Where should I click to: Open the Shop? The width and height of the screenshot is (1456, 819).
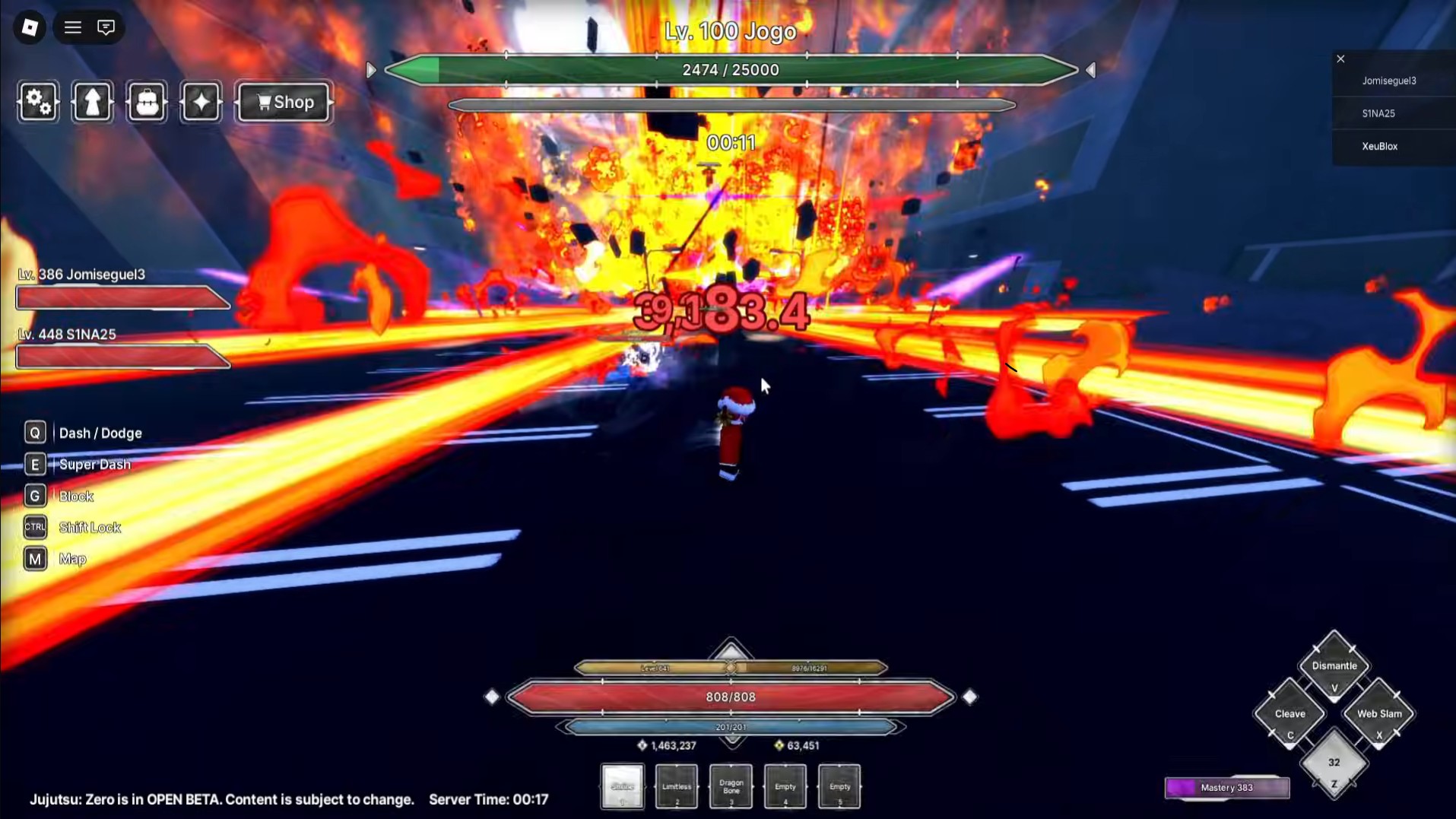[283, 102]
